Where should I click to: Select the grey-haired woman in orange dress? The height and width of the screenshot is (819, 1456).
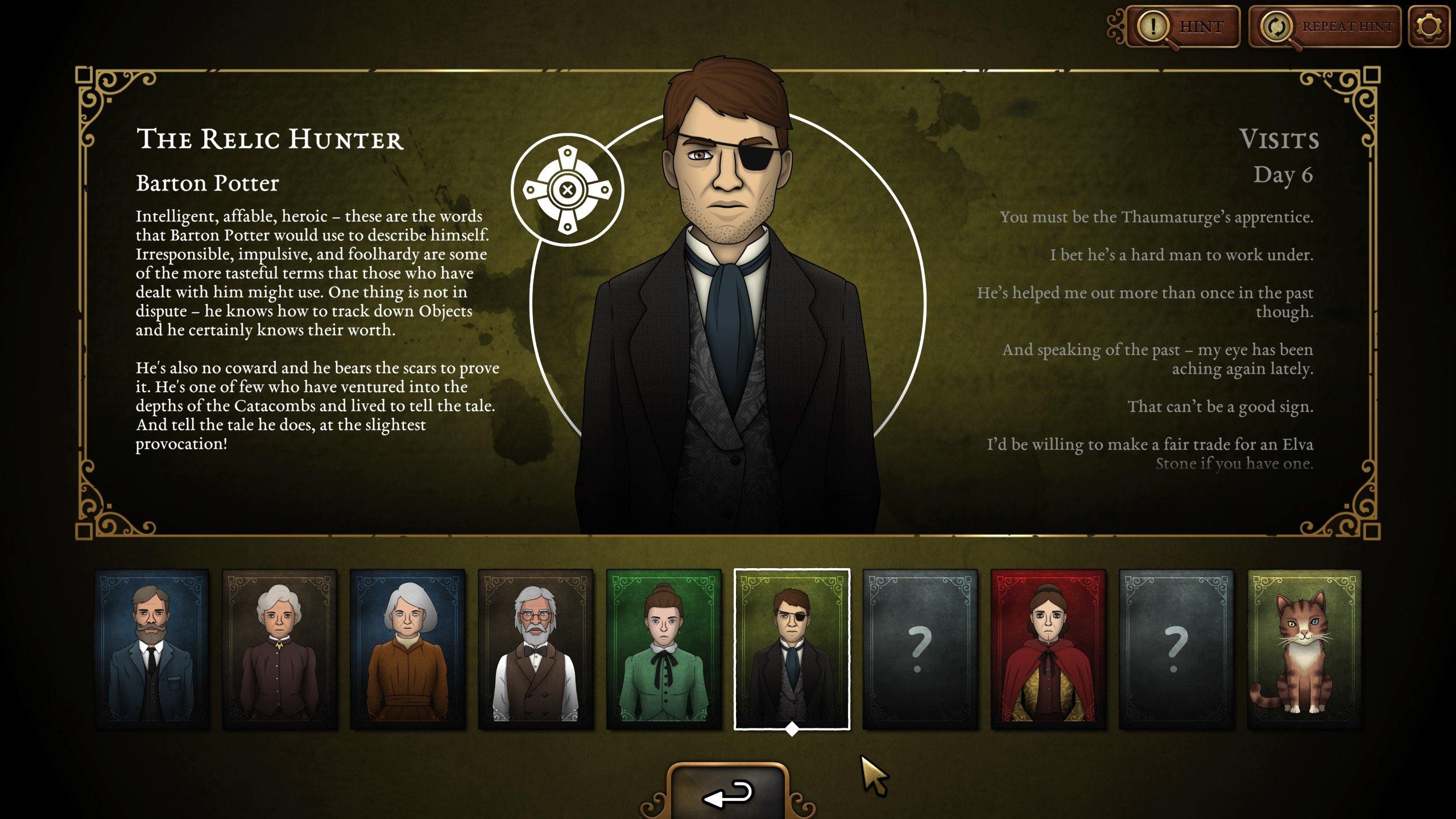coord(407,649)
